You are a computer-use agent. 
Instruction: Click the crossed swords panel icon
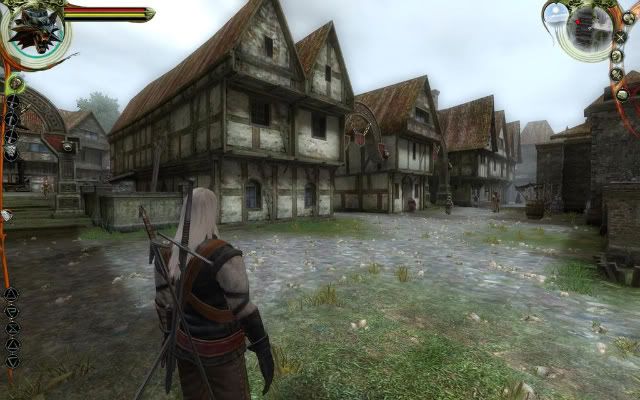click(620, 38)
